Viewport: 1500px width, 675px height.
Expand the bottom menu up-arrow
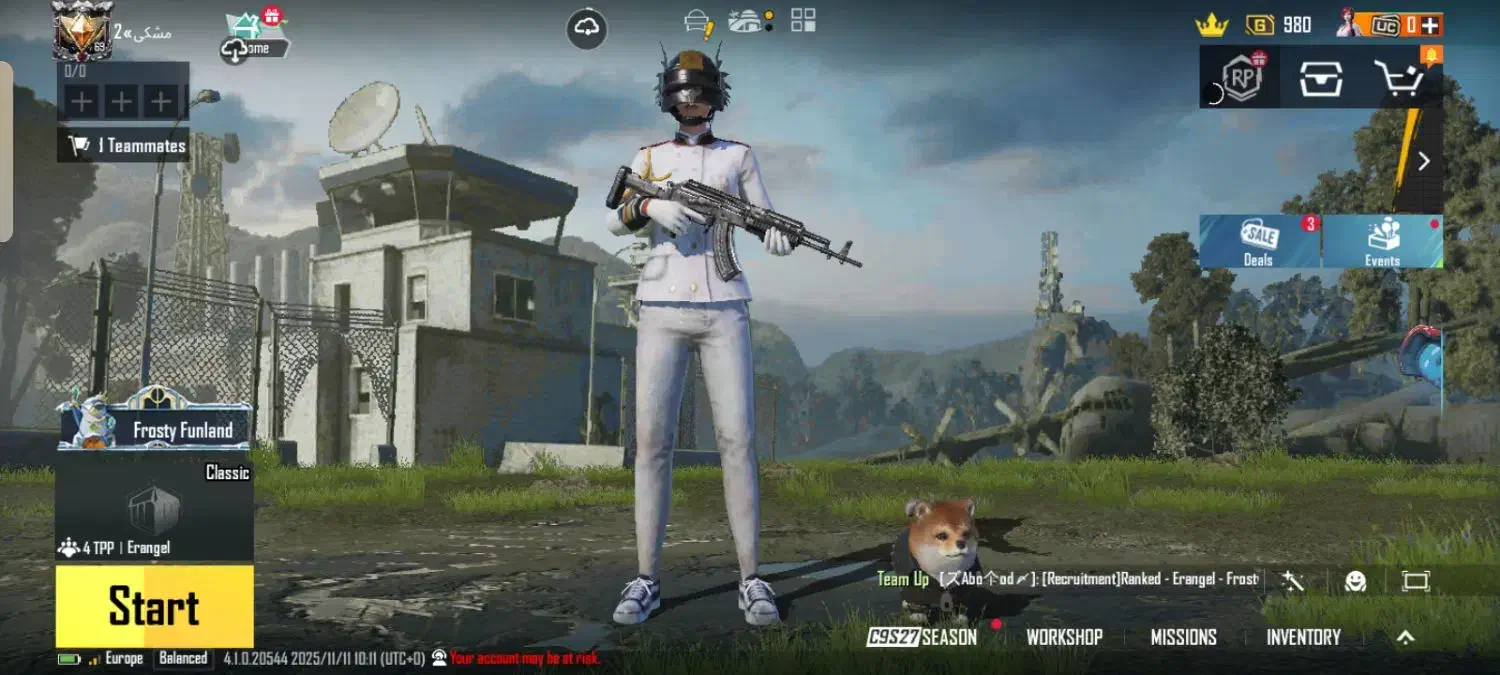click(1406, 637)
